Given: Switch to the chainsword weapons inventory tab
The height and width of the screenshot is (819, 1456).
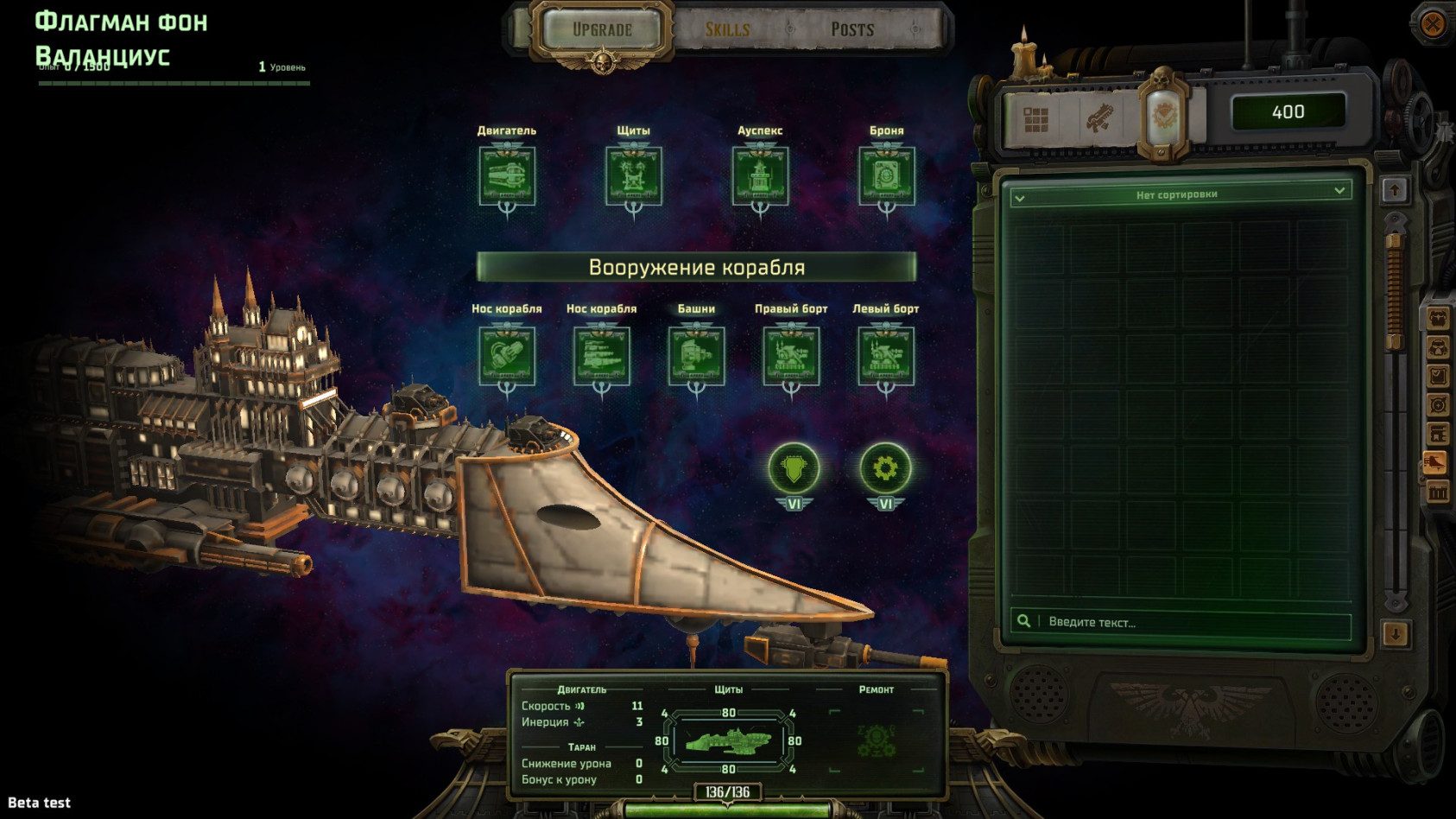Looking at the screenshot, I should click(x=1099, y=119).
